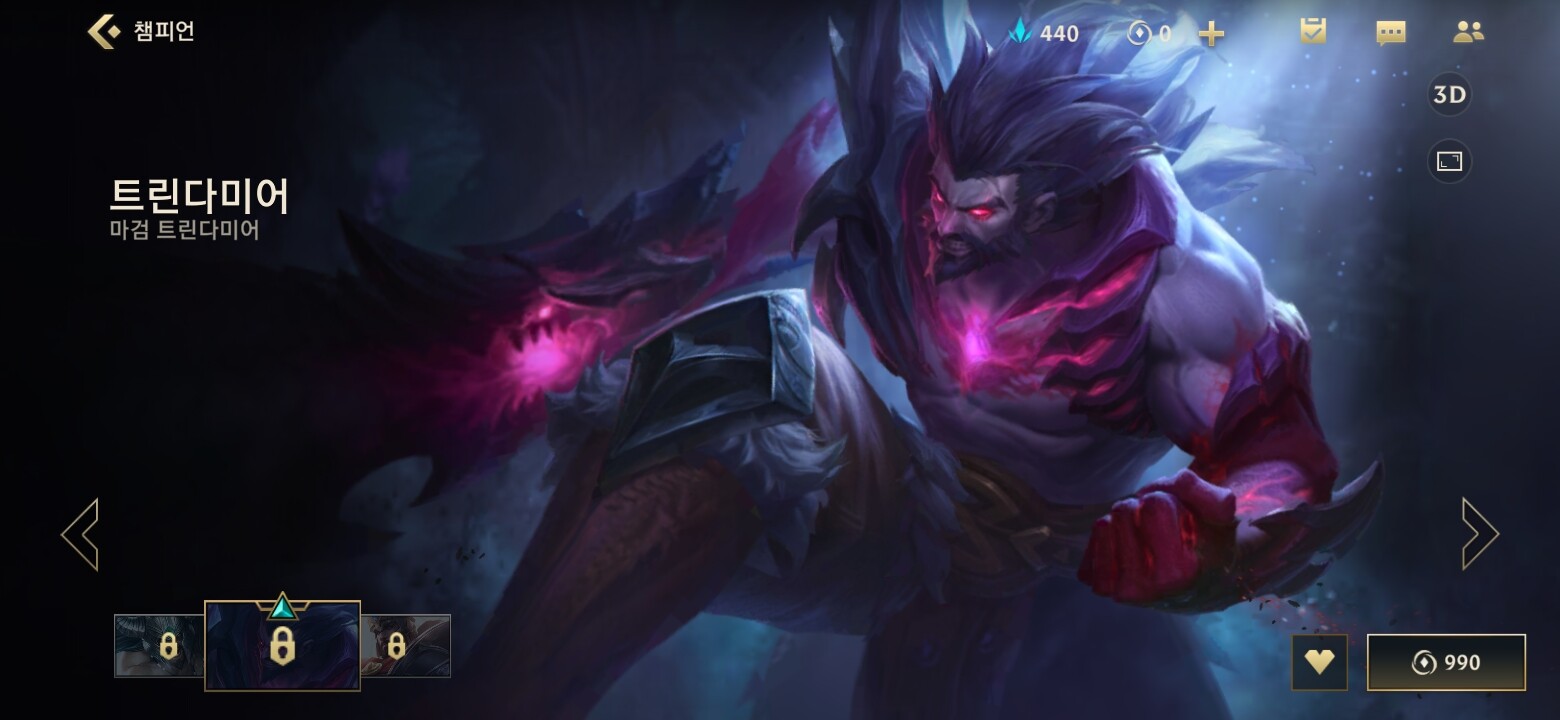
Task: Select the highlighted 마검 트린다미어 skin thumbnail
Action: [x=282, y=646]
